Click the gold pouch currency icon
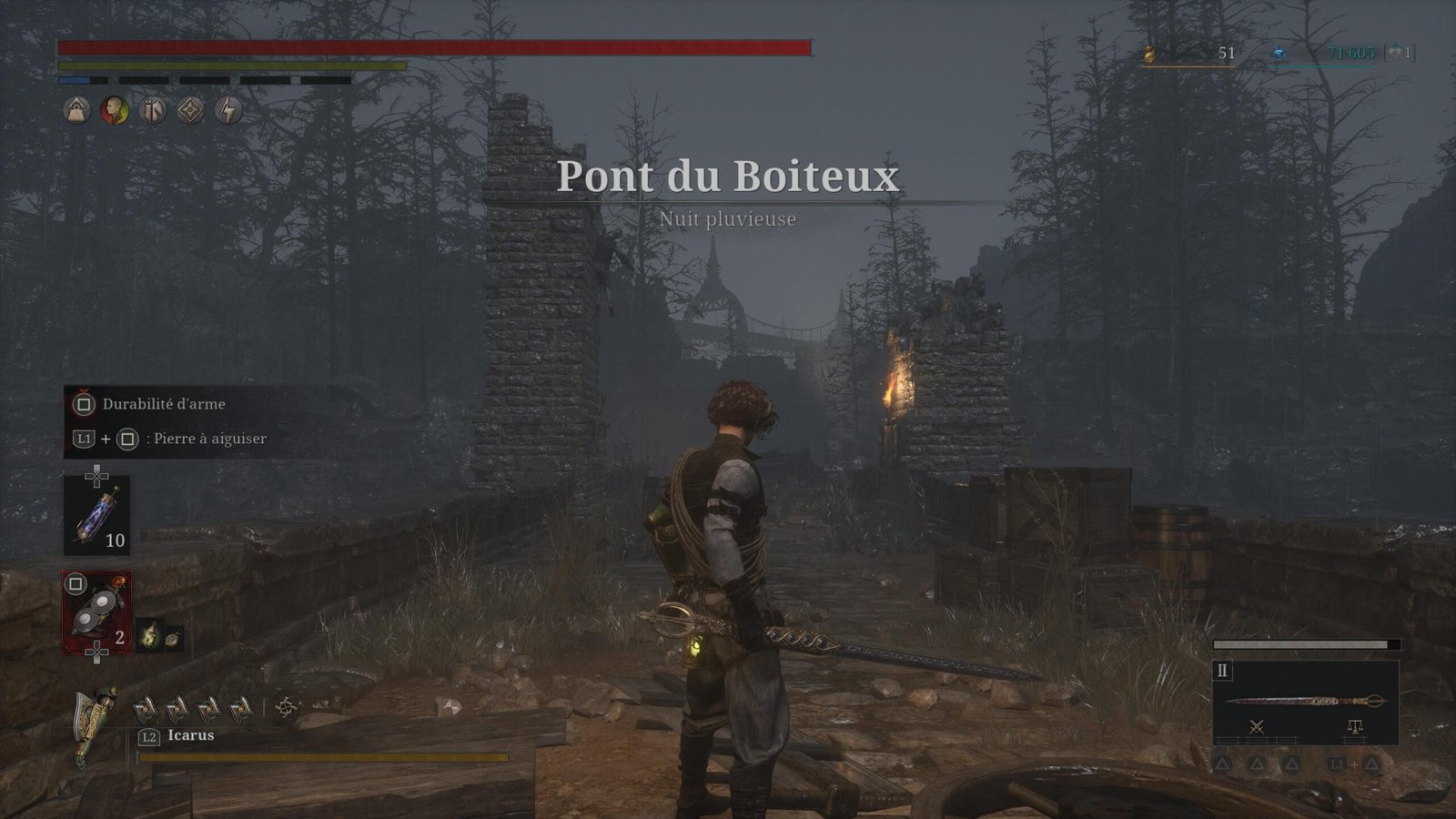 coord(1150,54)
